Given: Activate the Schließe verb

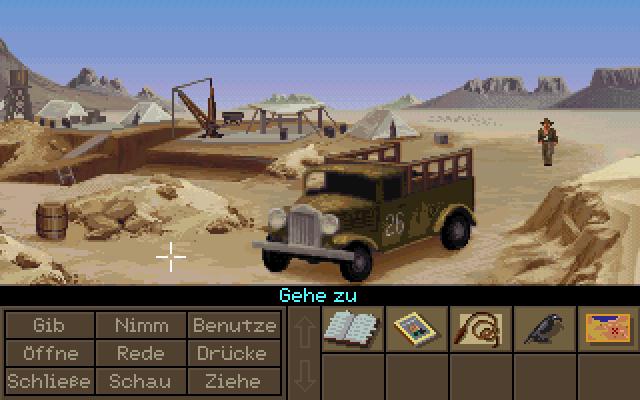Looking at the screenshot, I should coord(48,381).
